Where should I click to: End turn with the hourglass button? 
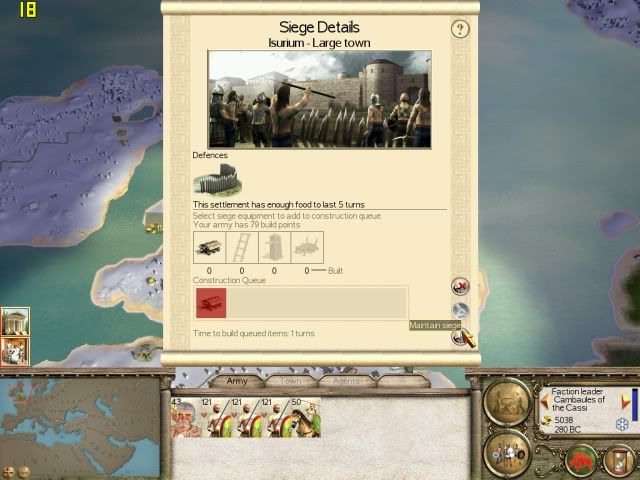point(619,460)
